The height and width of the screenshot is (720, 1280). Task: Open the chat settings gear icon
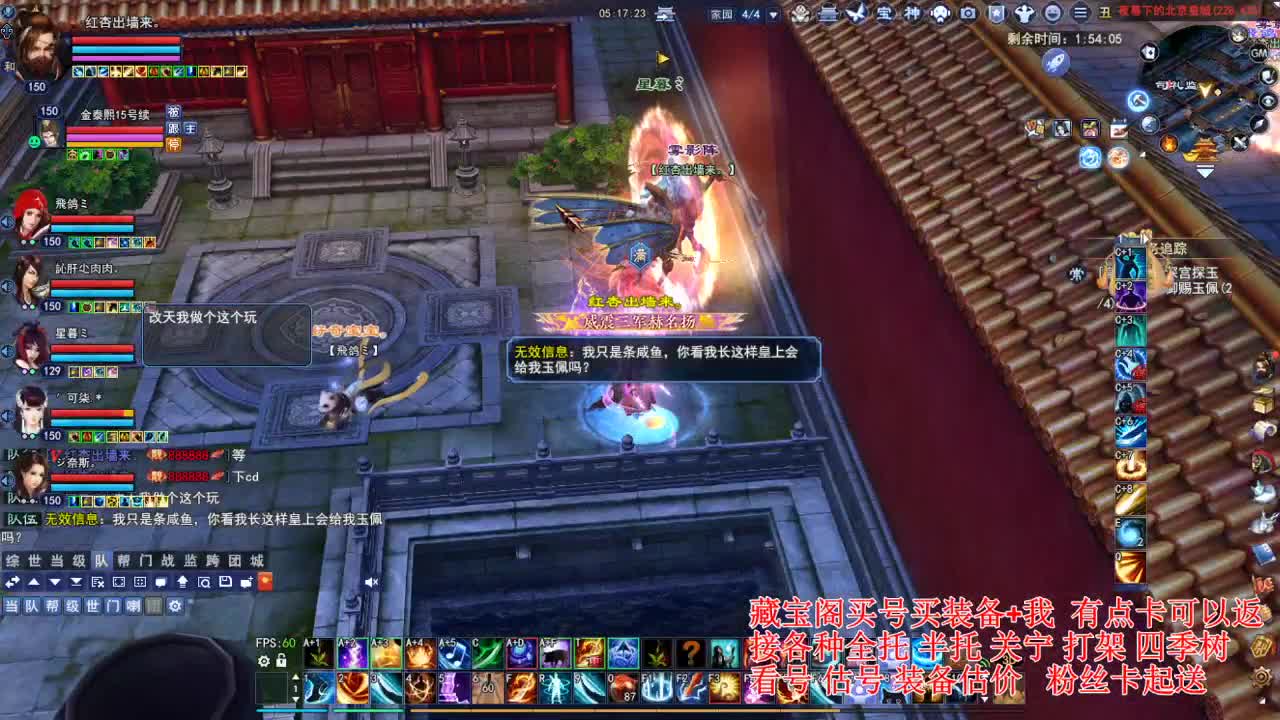point(175,606)
